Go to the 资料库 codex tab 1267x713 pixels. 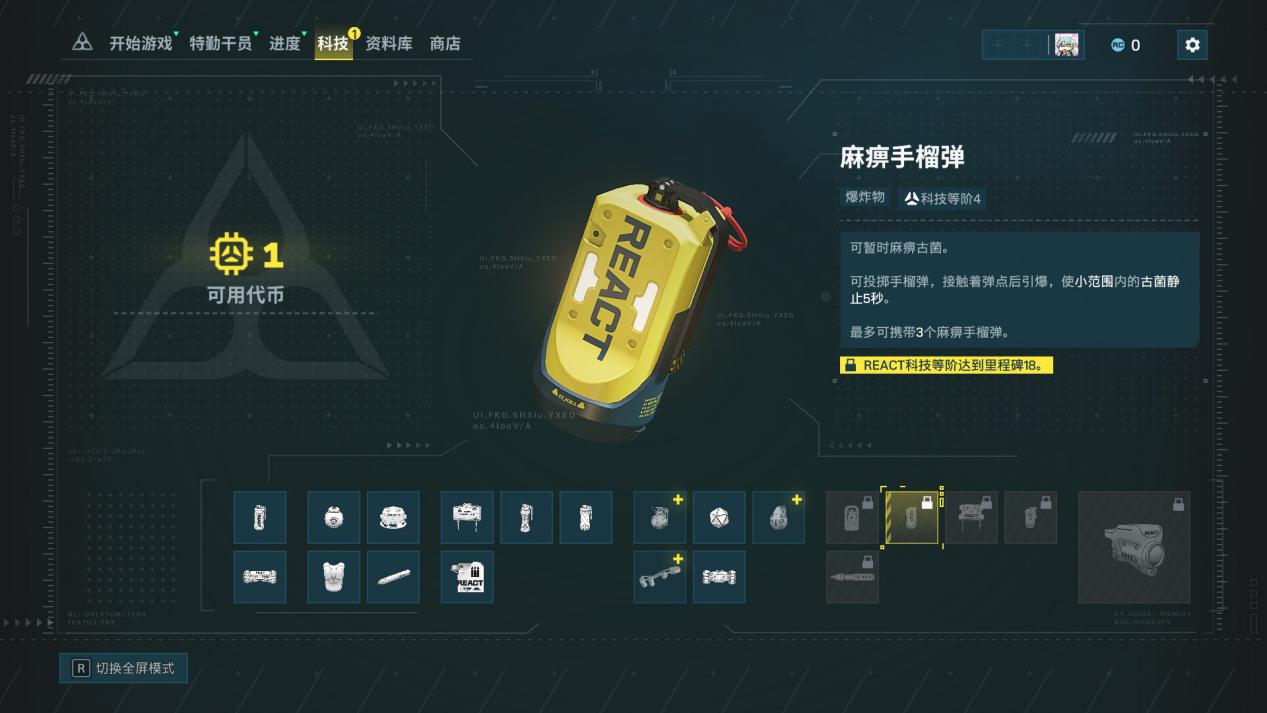388,44
